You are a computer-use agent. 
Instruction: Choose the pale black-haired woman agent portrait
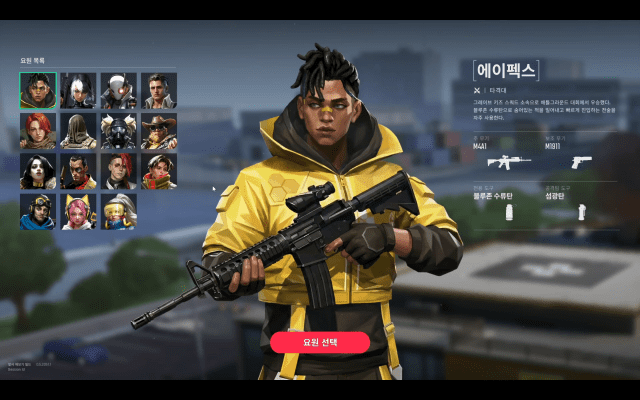point(37,171)
